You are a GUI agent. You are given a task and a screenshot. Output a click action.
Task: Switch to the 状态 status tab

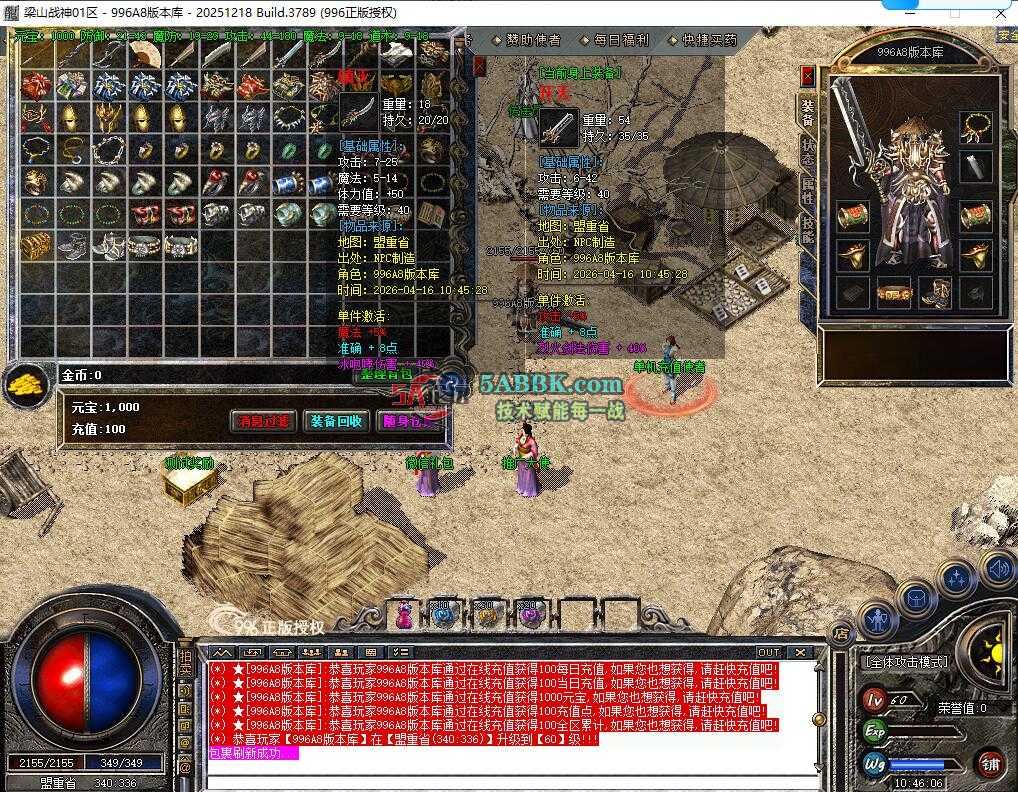pyautogui.click(x=807, y=152)
